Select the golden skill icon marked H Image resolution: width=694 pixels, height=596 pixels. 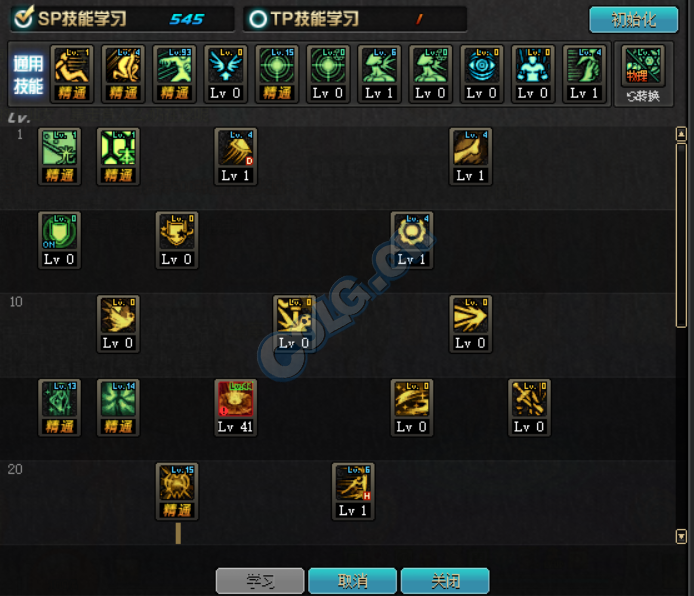pyautogui.click(x=353, y=483)
